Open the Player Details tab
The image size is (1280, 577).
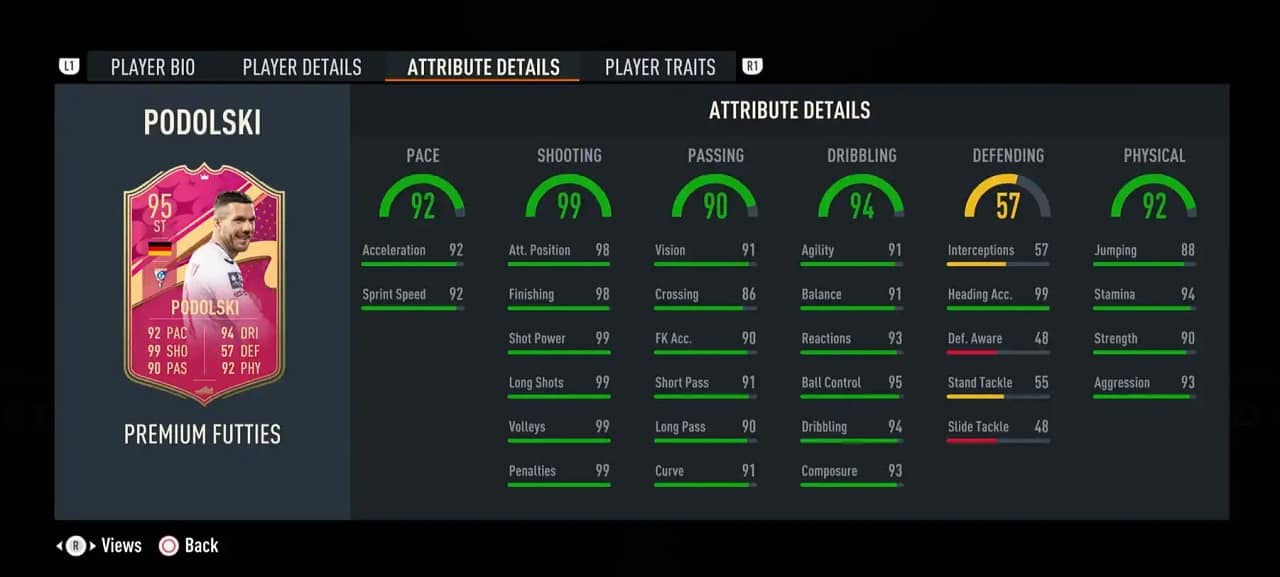[x=302, y=67]
